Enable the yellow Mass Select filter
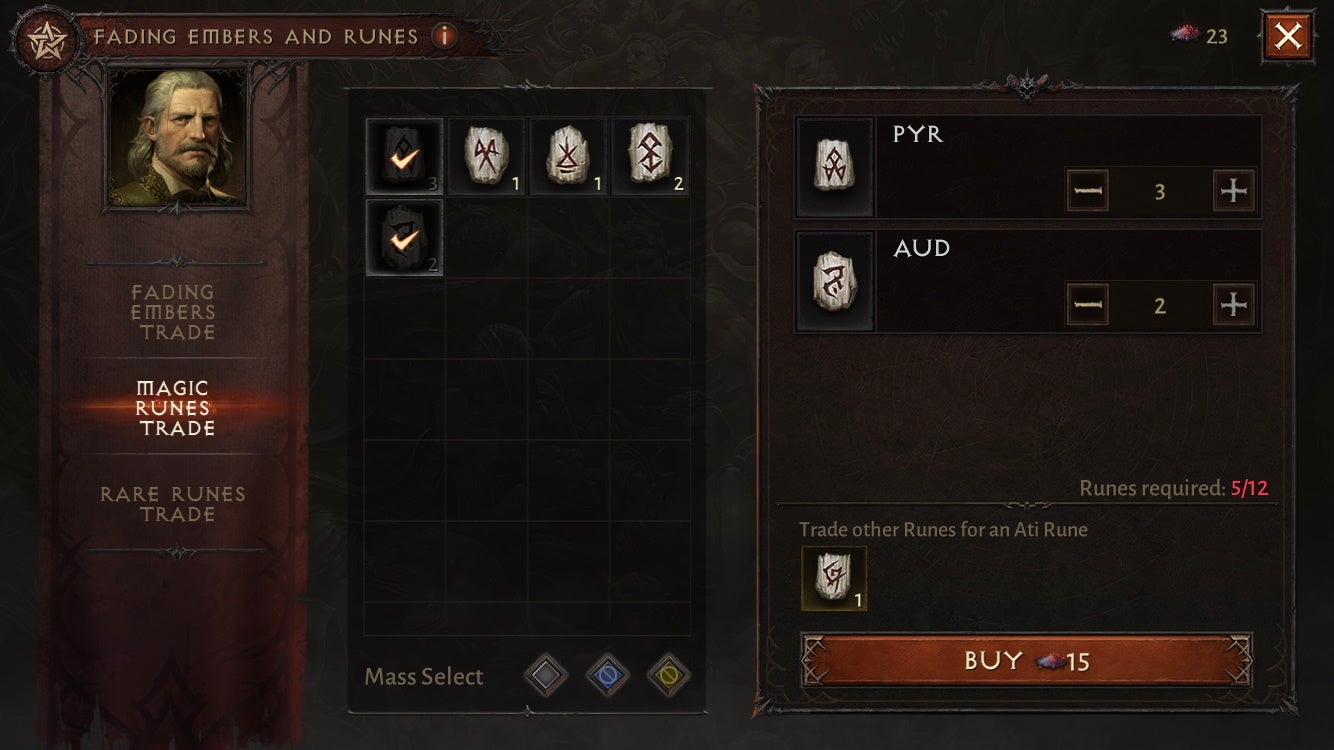1334x750 pixels. (668, 675)
